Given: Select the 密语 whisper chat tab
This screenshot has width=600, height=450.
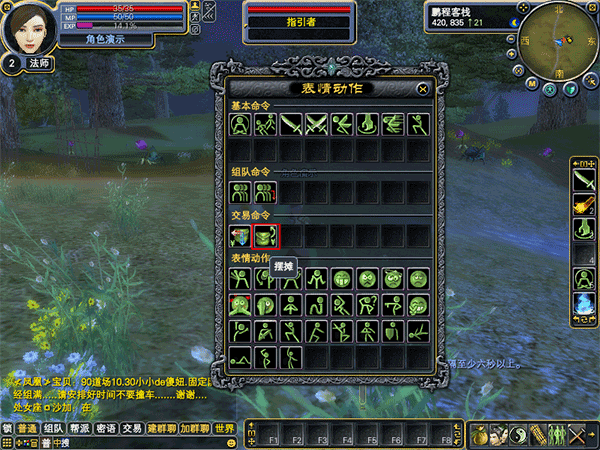Looking at the screenshot, I should tap(106, 429).
